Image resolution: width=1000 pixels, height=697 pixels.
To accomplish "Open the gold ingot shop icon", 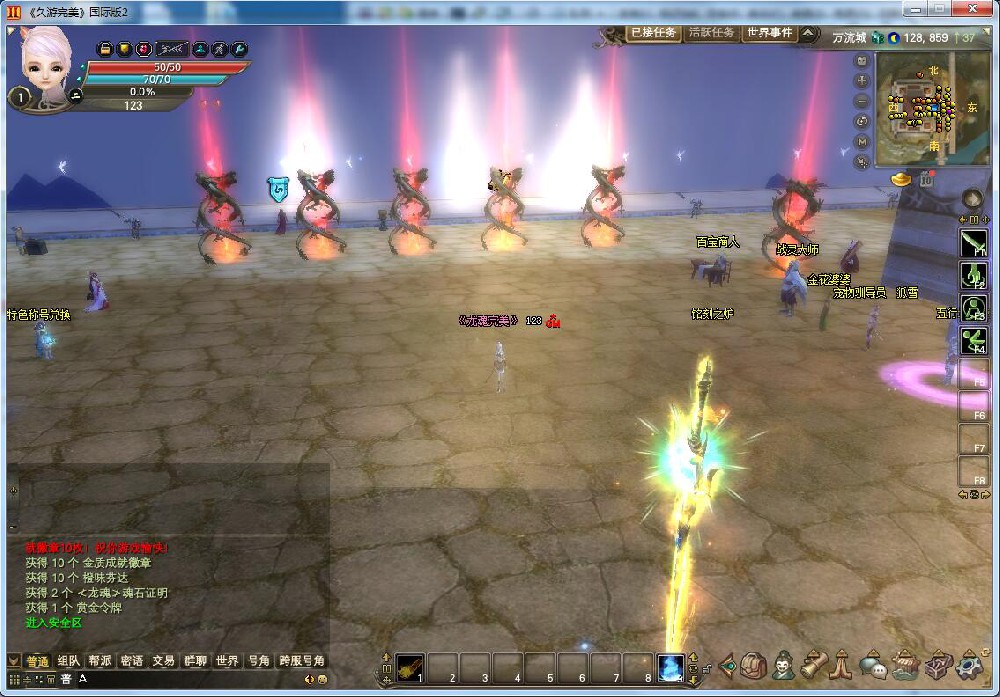I will [x=903, y=179].
